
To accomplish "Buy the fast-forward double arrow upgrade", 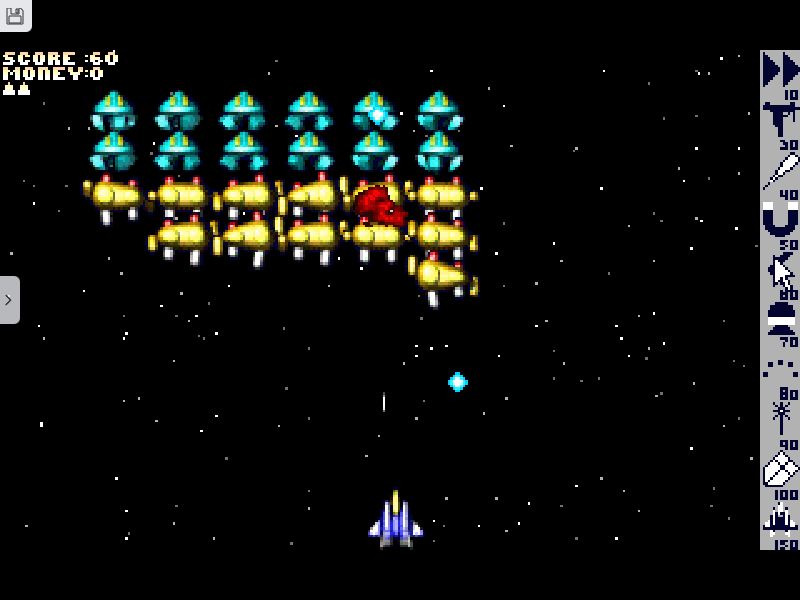I will point(780,70).
